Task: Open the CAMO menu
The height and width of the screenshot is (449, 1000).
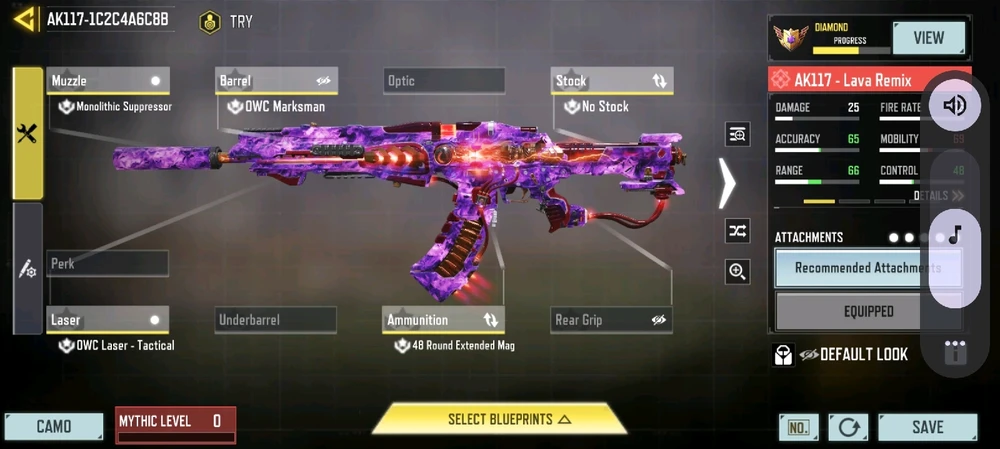Action: click(54, 426)
